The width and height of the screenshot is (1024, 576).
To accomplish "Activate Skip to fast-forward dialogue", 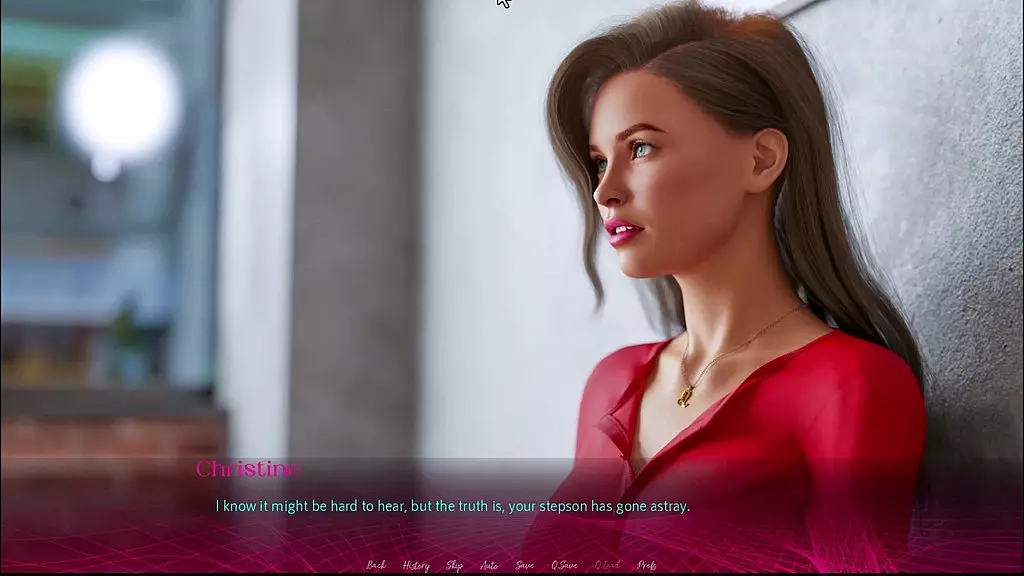I will (454, 565).
